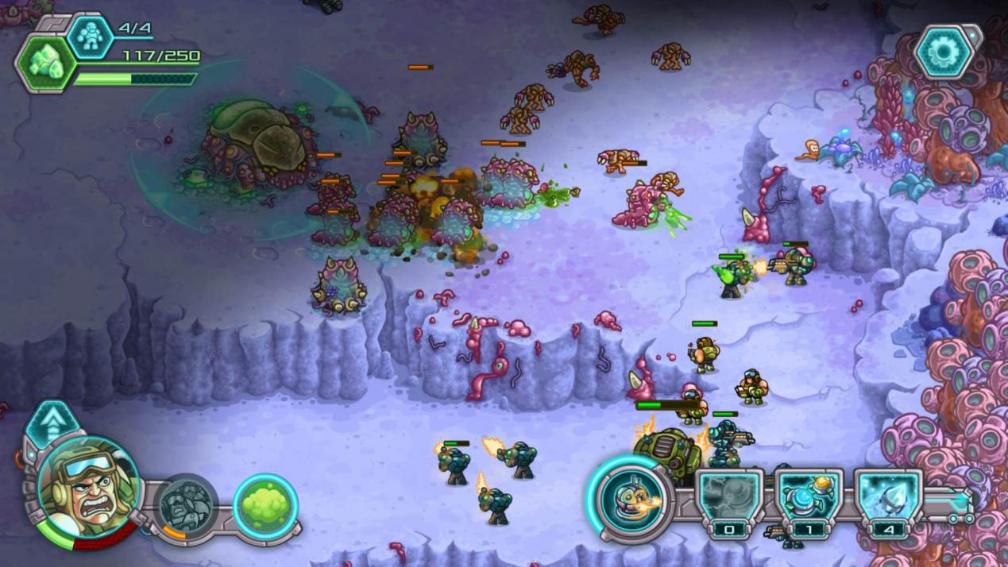Use the orb turret item showing 1
The width and height of the screenshot is (1008, 567).
coord(809,498)
